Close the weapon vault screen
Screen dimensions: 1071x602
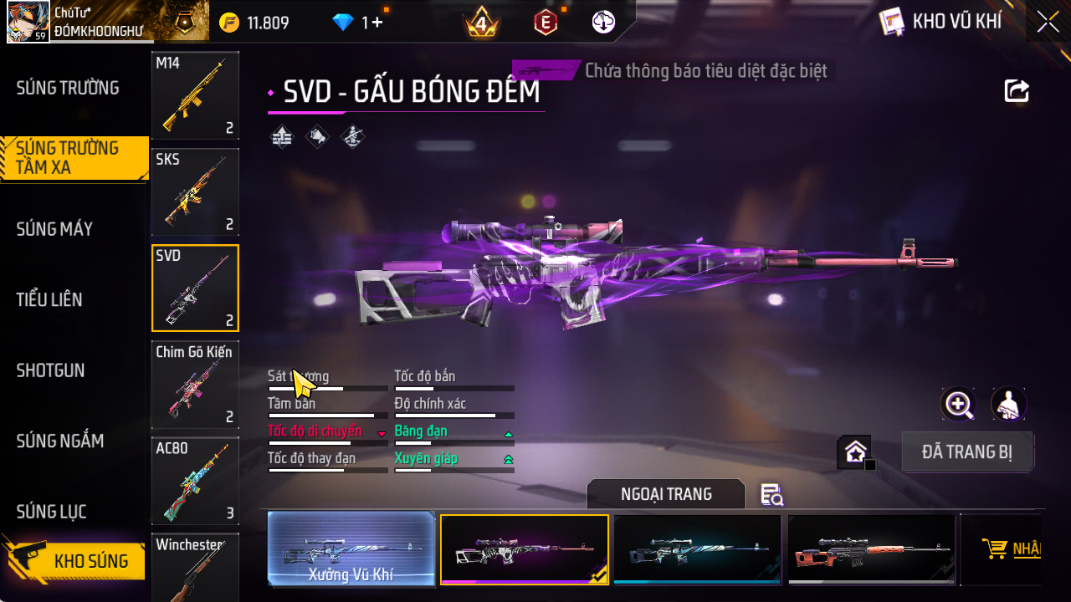click(1047, 22)
